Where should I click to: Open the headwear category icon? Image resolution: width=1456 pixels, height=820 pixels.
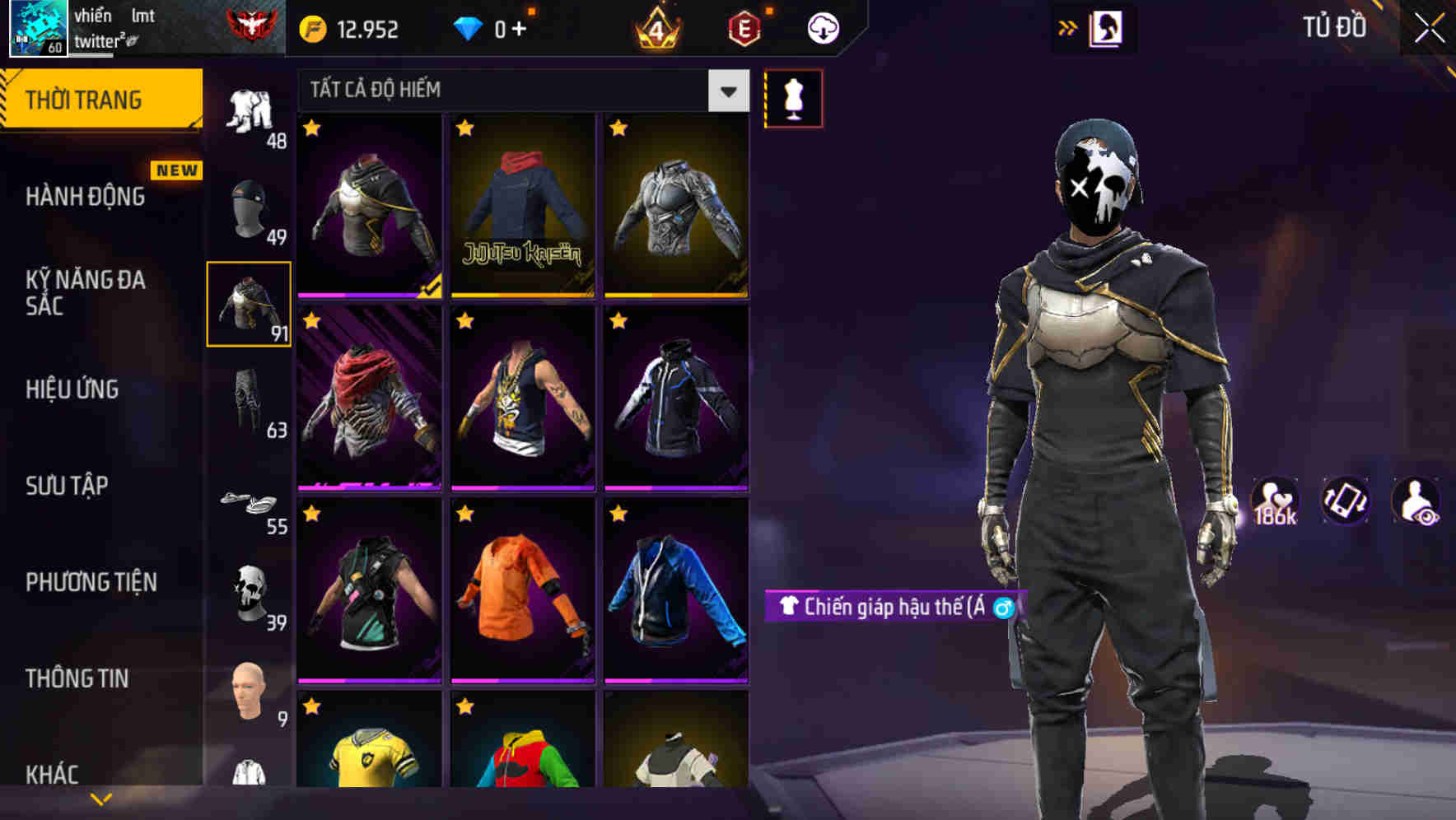tap(247, 210)
